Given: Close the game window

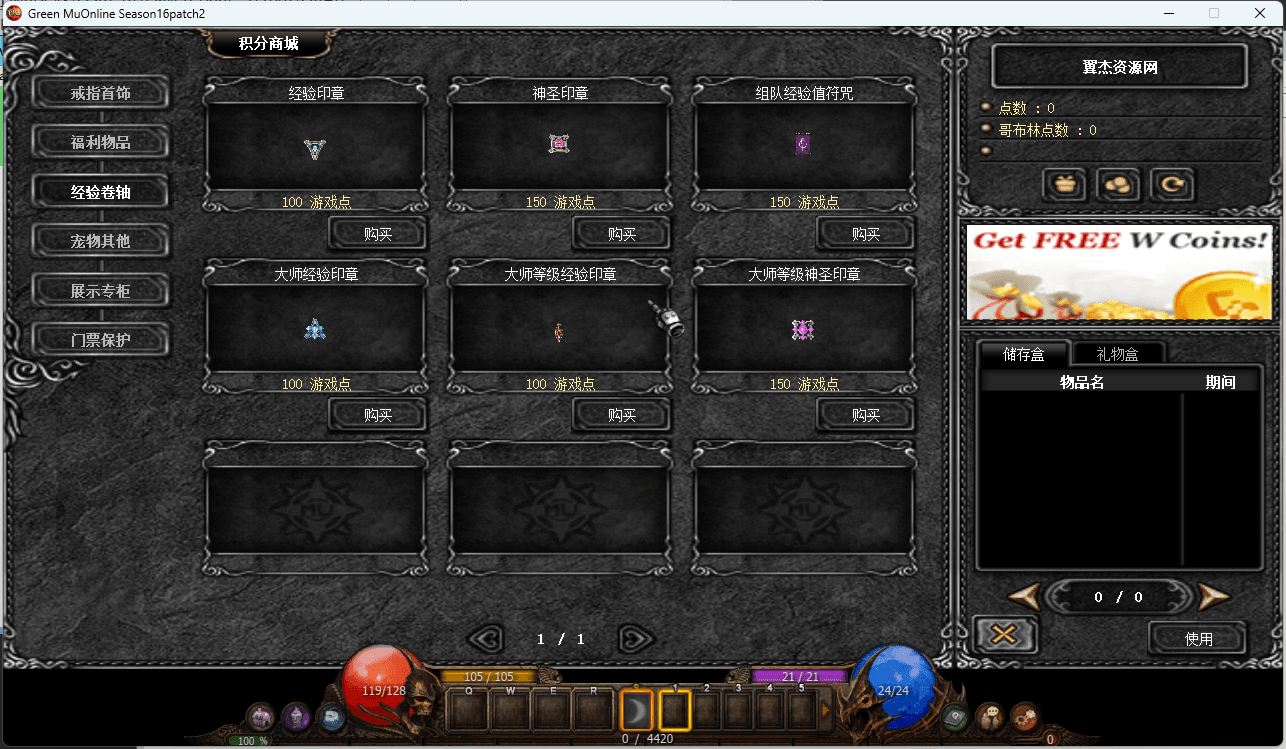Looking at the screenshot, I should point(1260,13).
